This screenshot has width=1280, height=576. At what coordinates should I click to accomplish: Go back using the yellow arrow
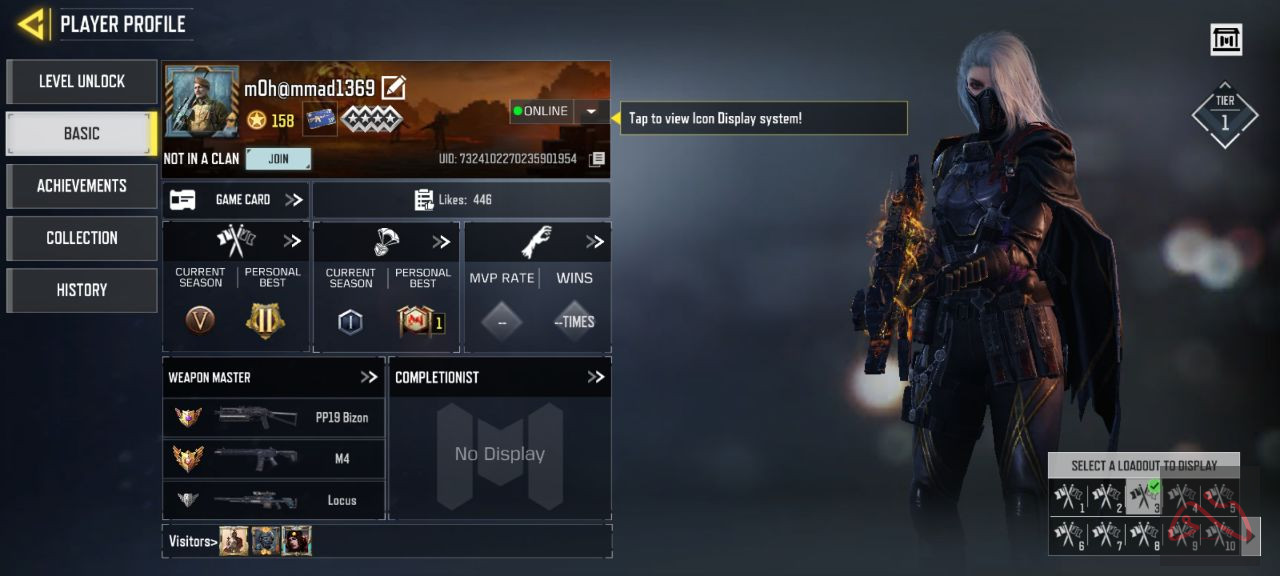32,24
